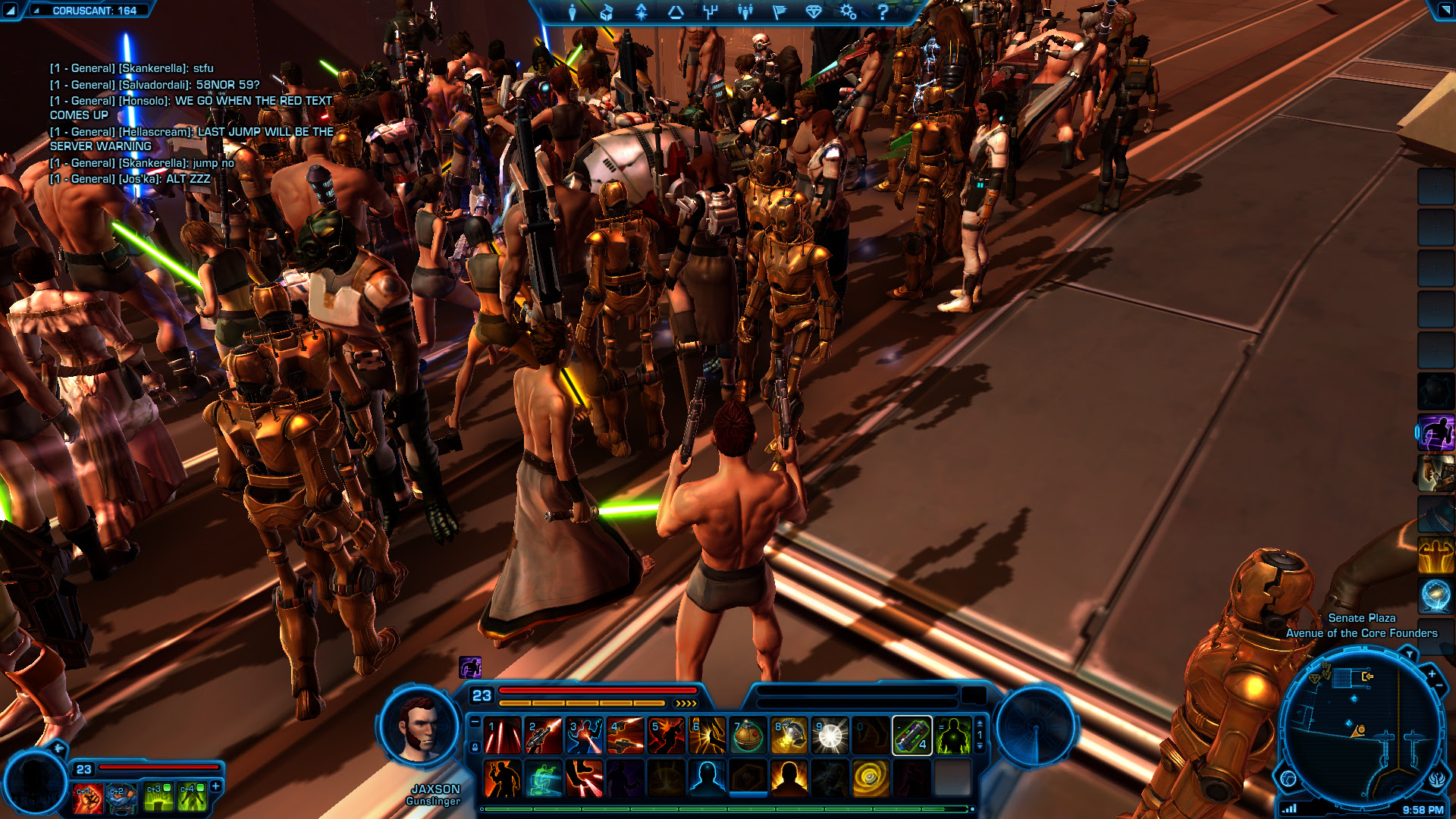This screenshot has width=1456, height=819.
Task: Click the holographic globe icon on right bar
Action: (x=1436, y=595)
